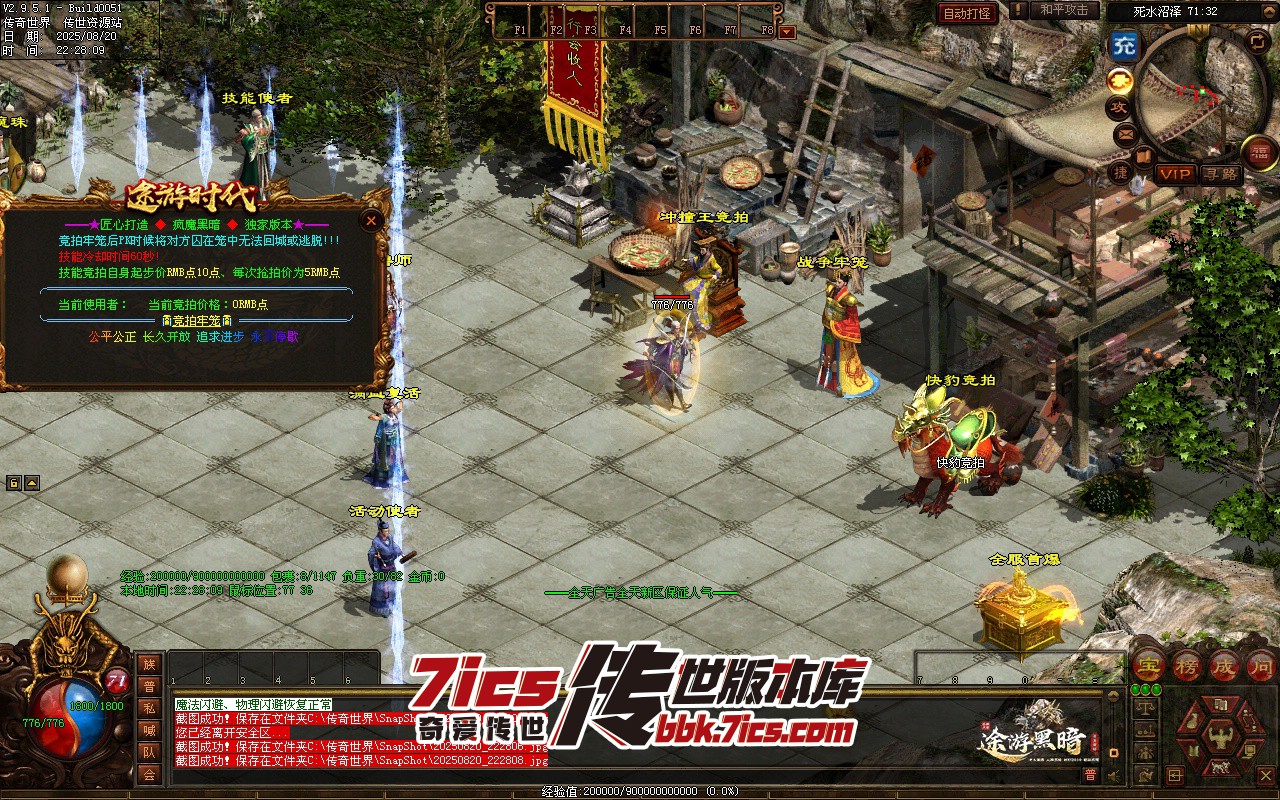This screenshot has width=1280, height=800.
Task: Select the 问 help round button
Action: click(1262, 665)
